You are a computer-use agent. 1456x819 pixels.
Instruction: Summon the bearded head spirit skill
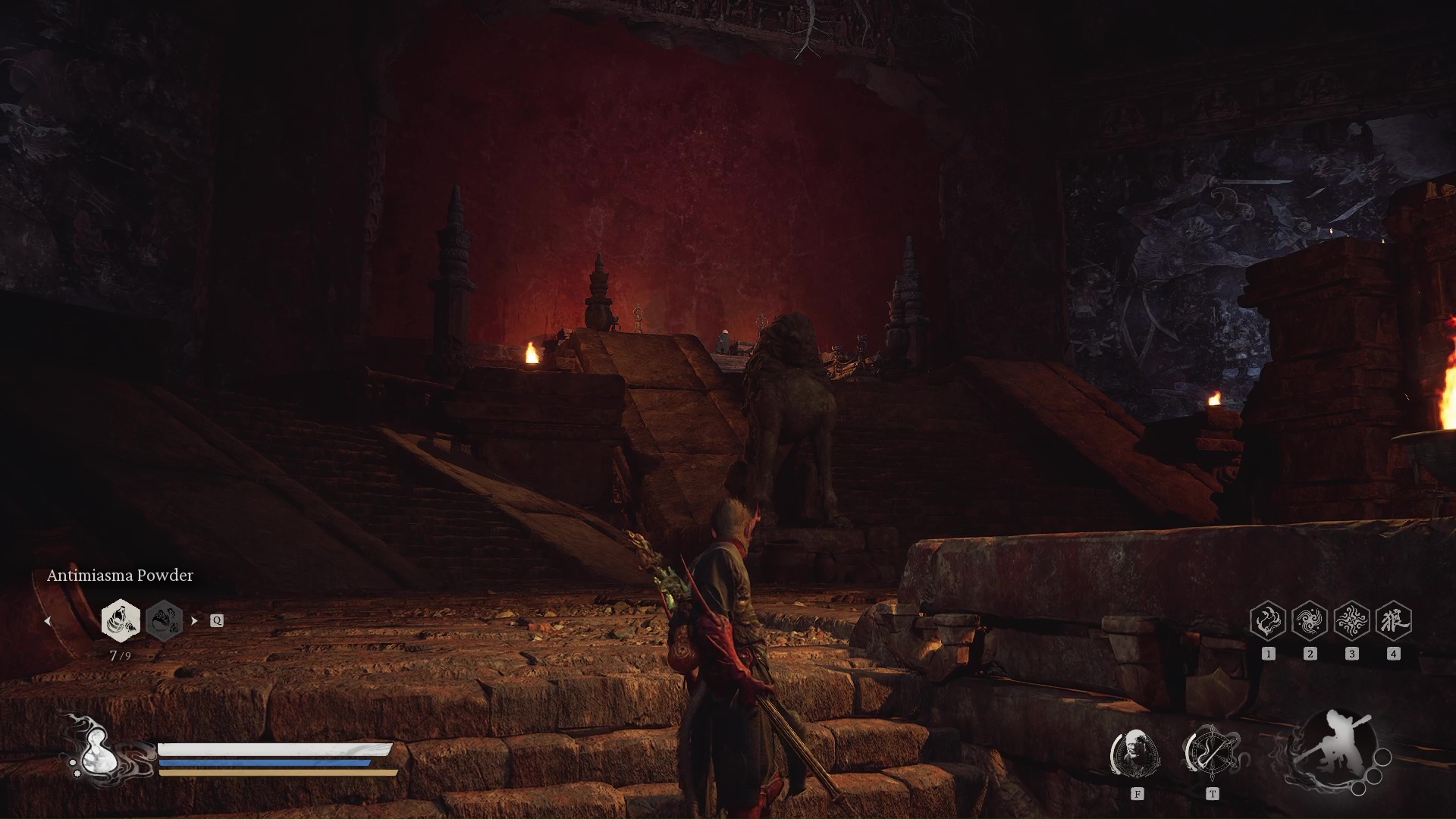[x=1136, y=753]
